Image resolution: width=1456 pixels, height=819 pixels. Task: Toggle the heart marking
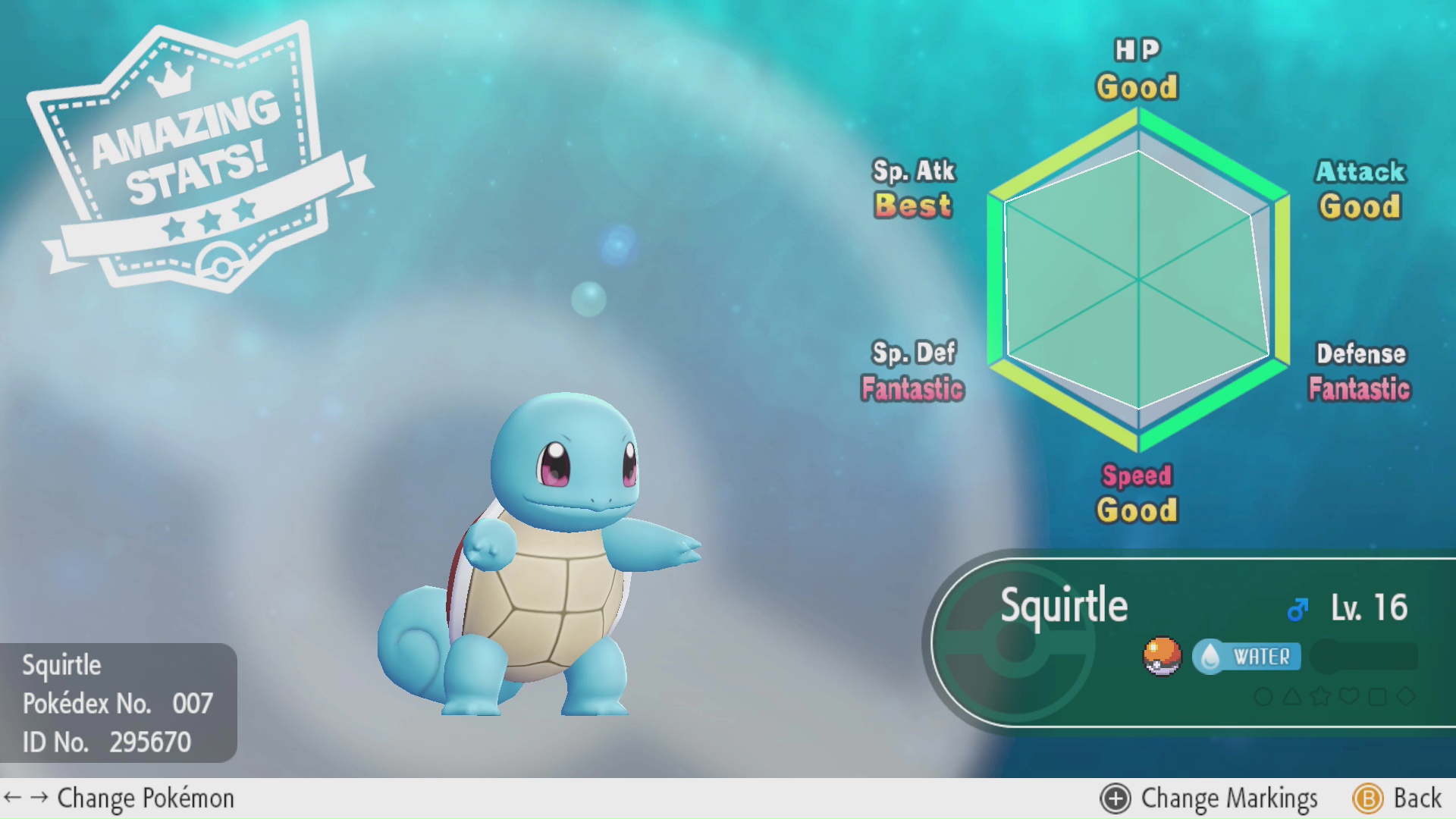coord(1349,696)
